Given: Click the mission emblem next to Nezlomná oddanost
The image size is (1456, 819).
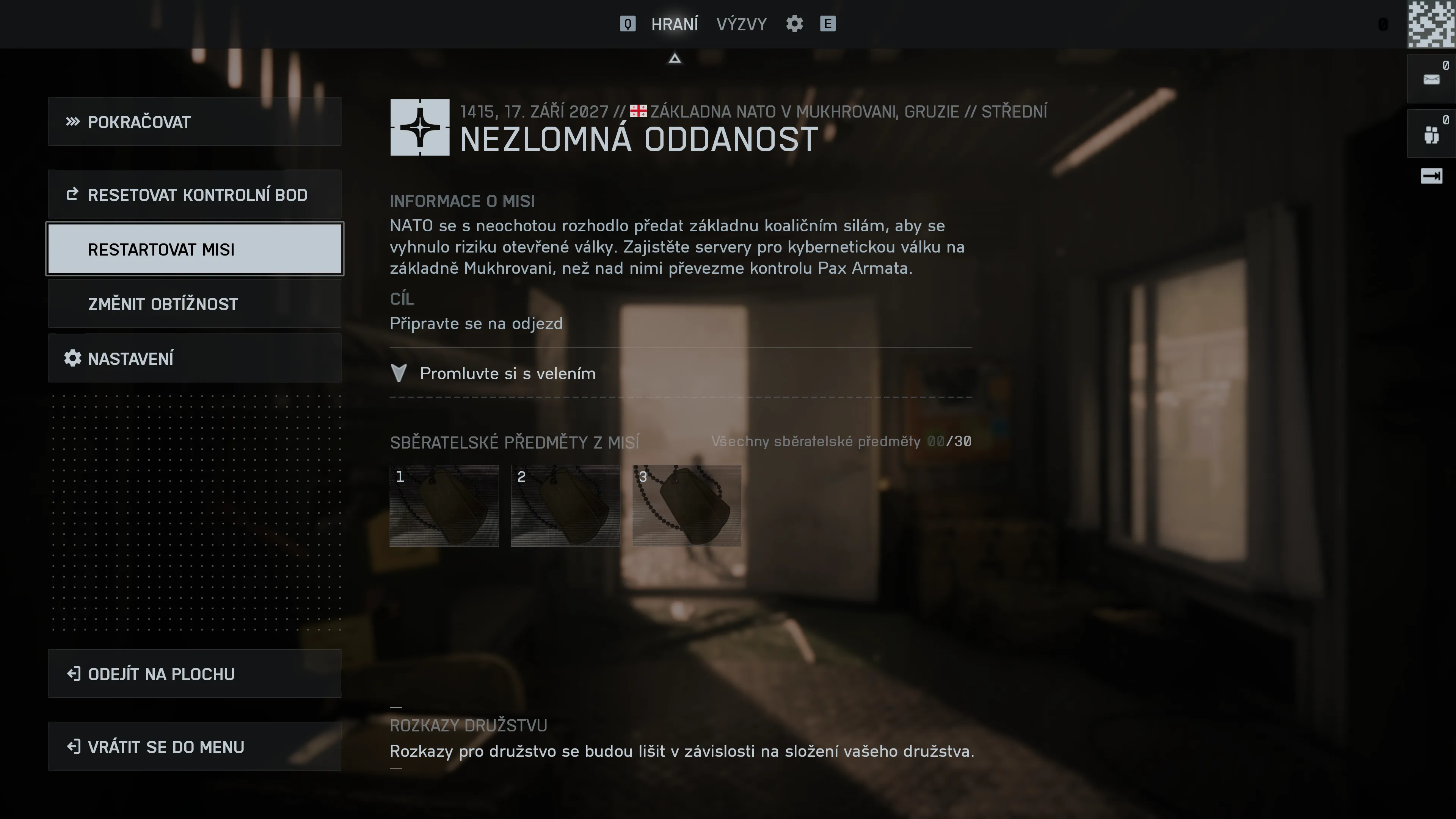Looking at the screenshot, I should 420,129.
